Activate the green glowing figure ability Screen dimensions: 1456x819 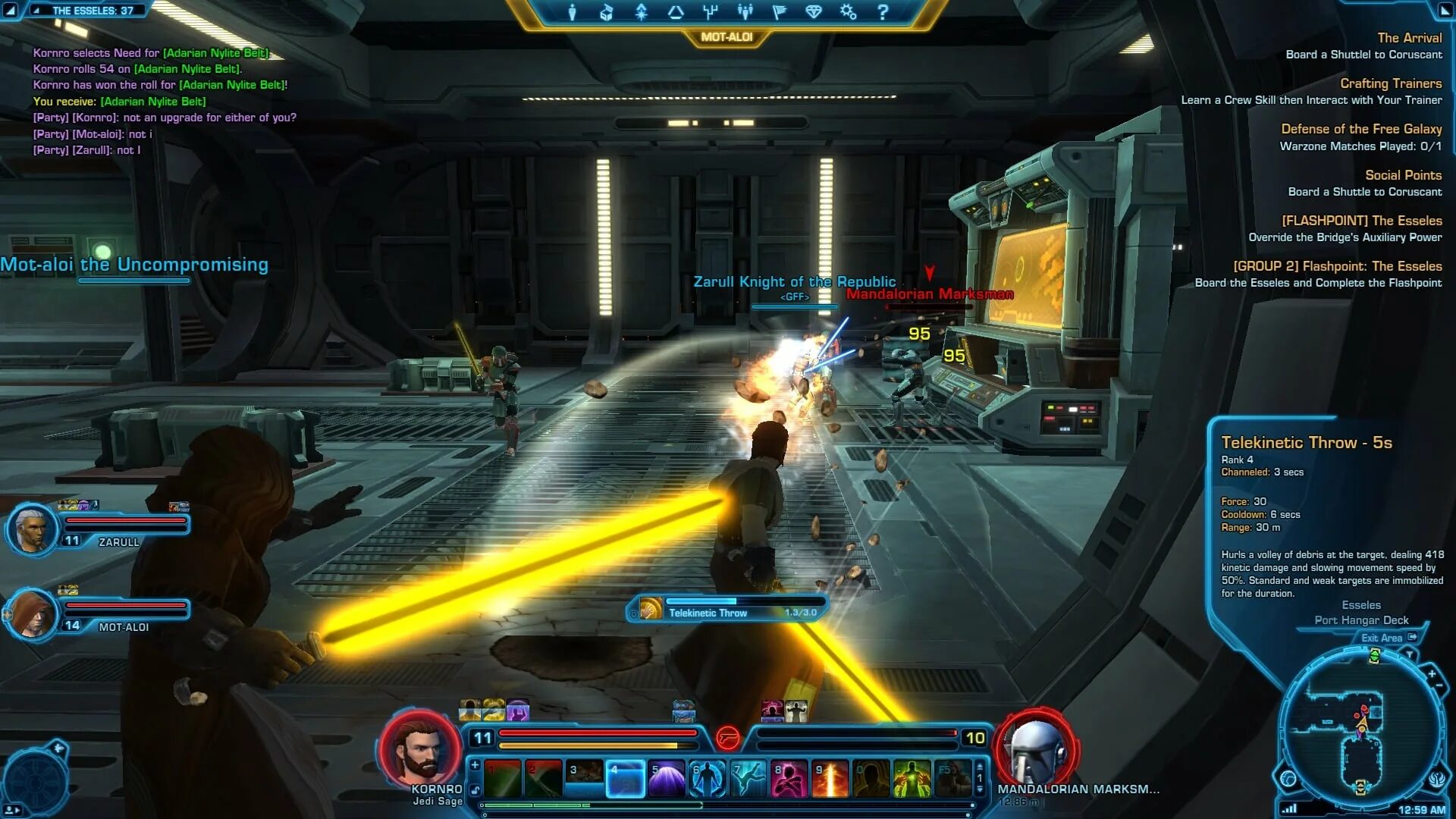tap(912, 779)
